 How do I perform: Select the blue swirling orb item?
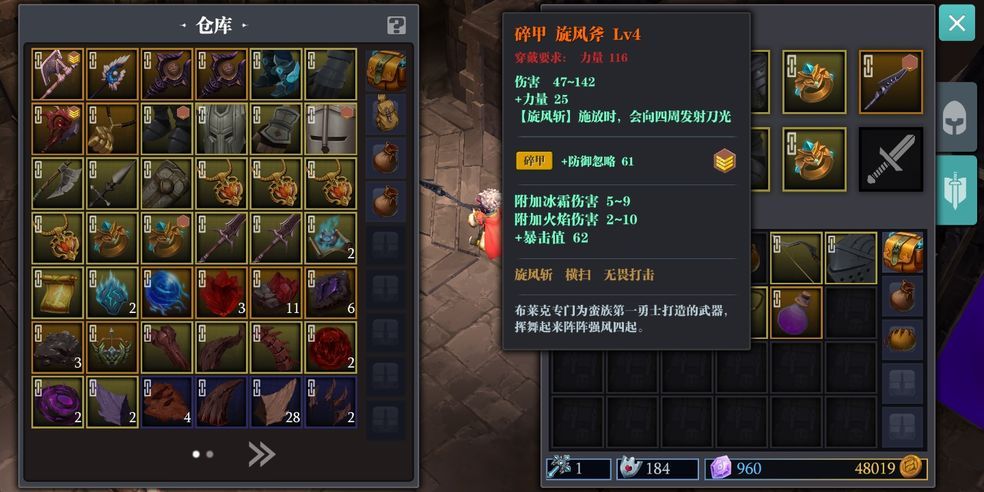166,292
